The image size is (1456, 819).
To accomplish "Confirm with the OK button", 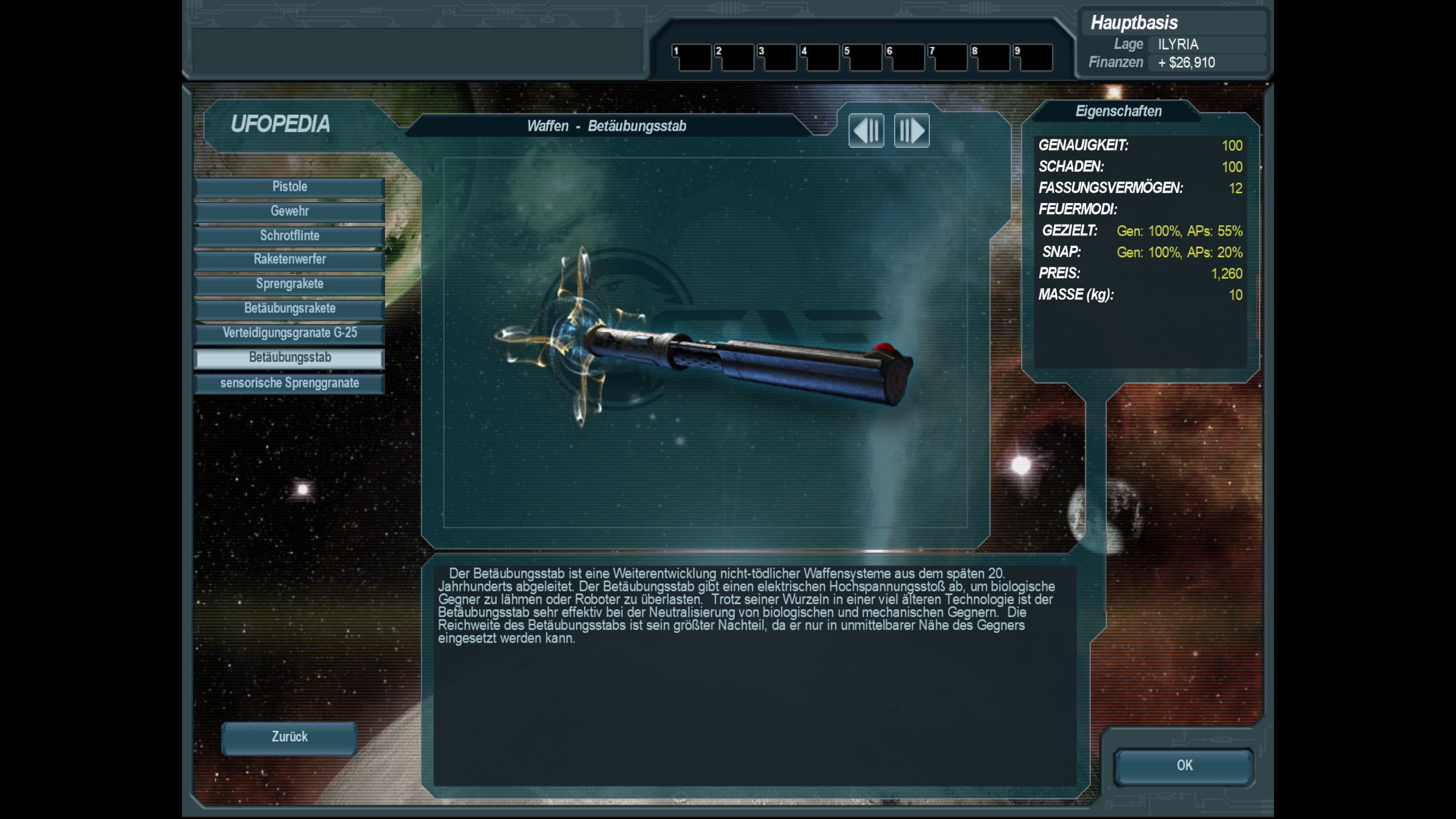I will pos(1184,766).
